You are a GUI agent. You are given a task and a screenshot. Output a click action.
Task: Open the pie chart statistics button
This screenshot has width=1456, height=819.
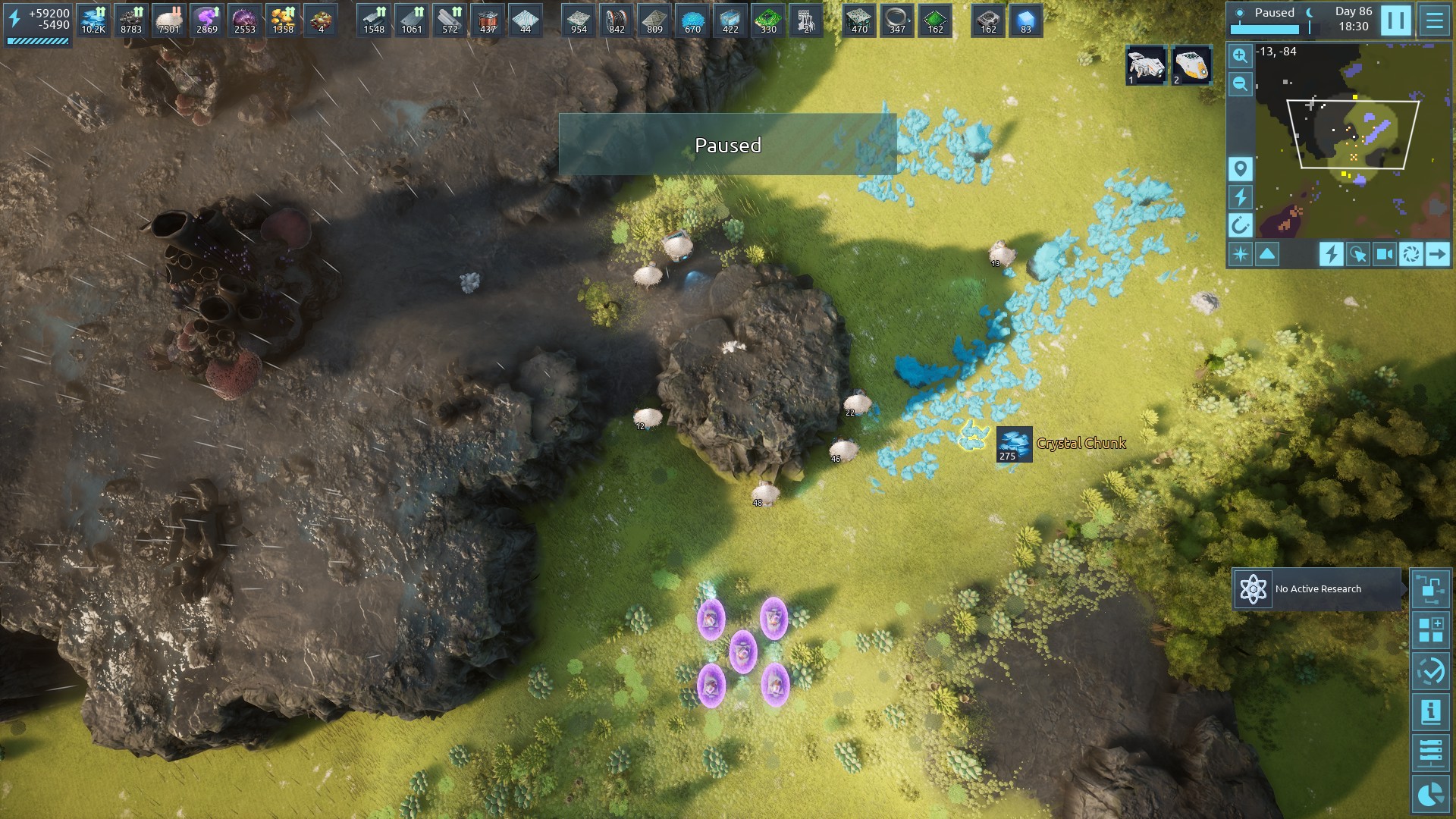point(1431,794)
